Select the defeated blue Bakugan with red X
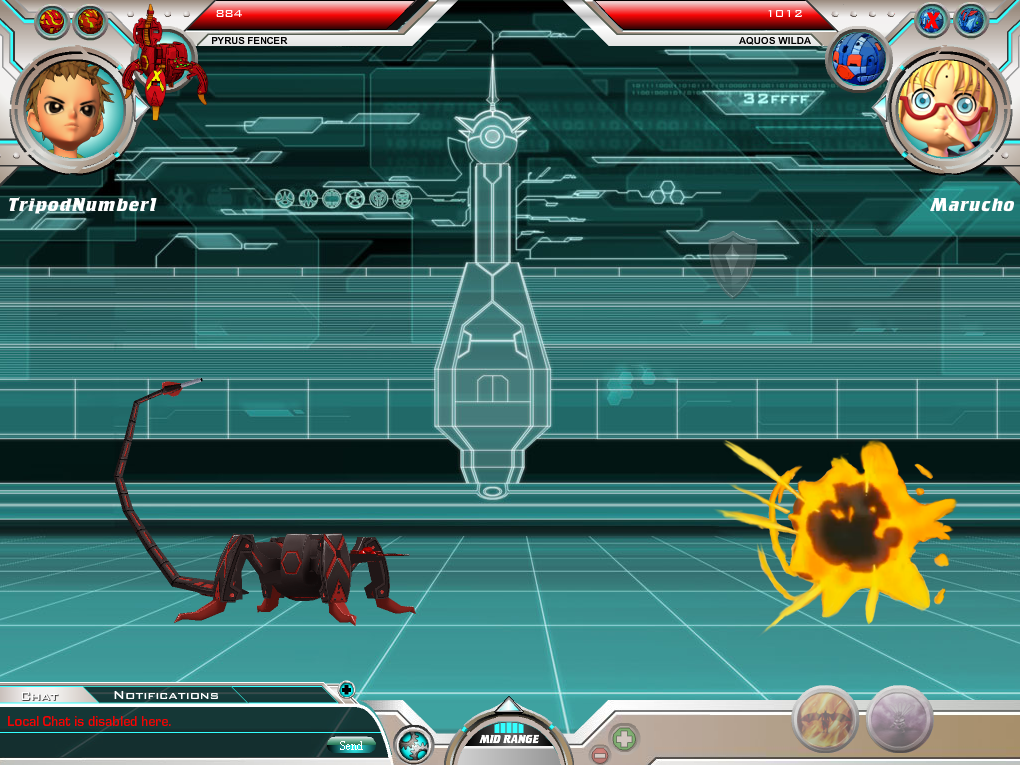The height and width of the screenshot is (765, 1020). (932, 19)
